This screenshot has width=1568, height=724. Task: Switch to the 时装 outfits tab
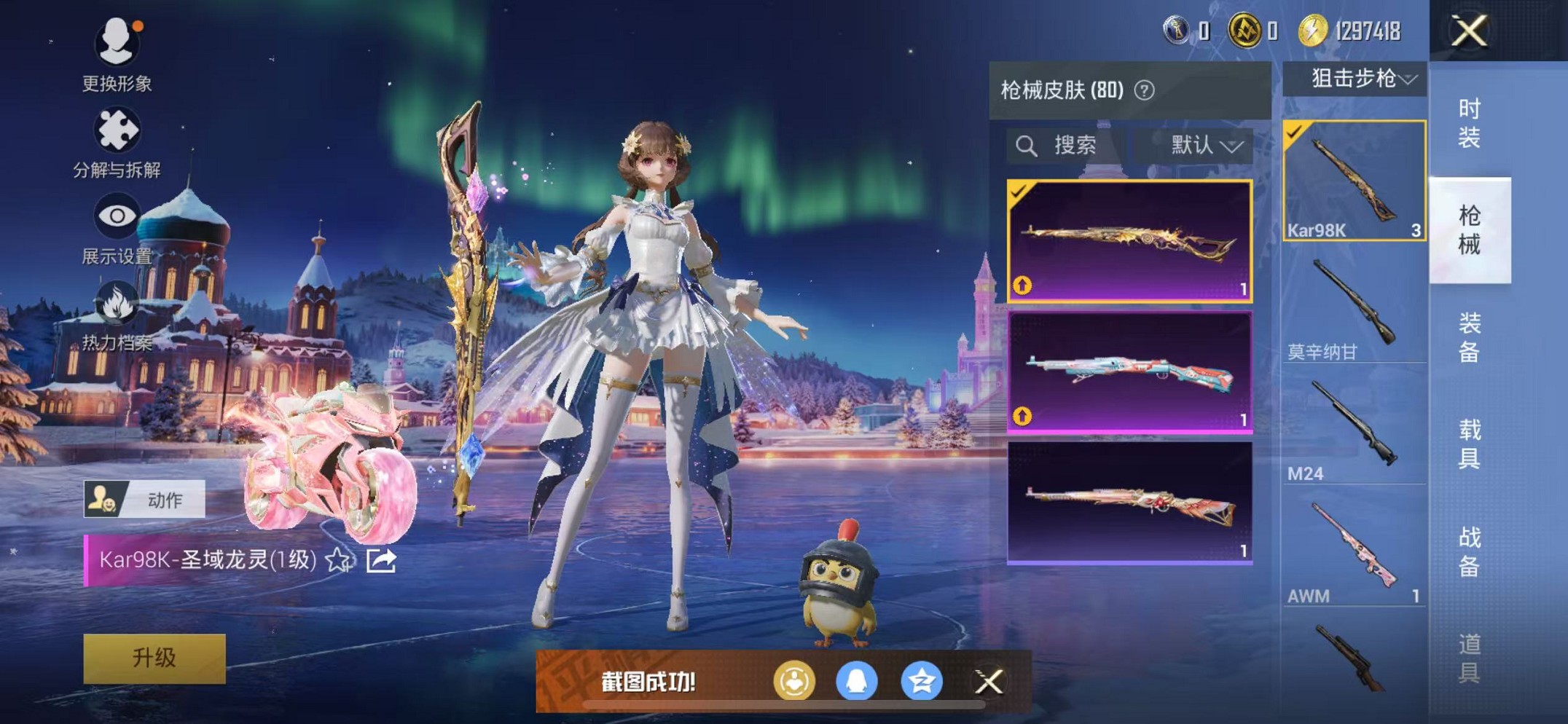pos(1469,124)
